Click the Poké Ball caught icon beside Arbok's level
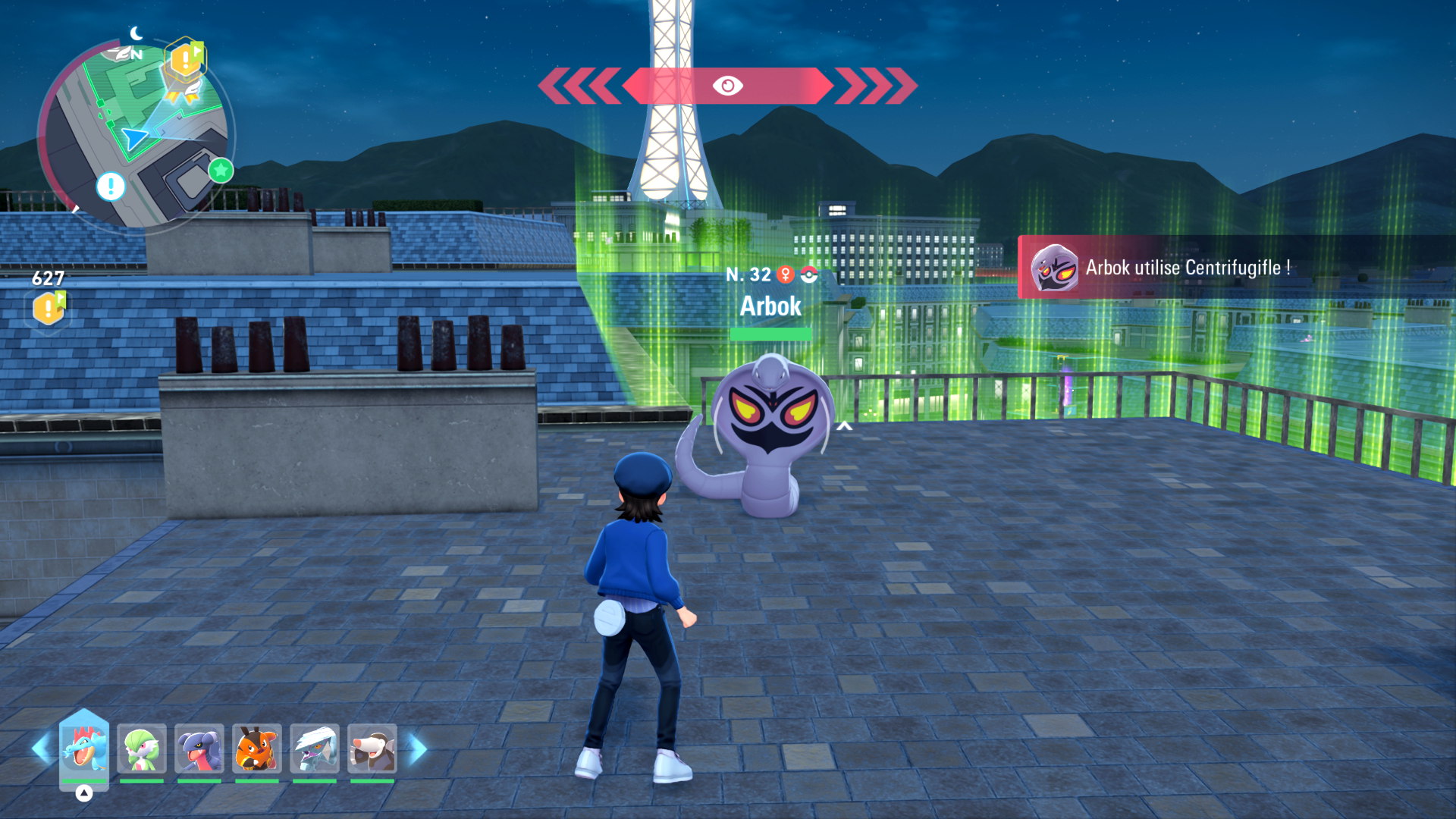Image resolution: width=1456 pixels, height=819 pixels. pyautogui.click(x=808, y=275)
